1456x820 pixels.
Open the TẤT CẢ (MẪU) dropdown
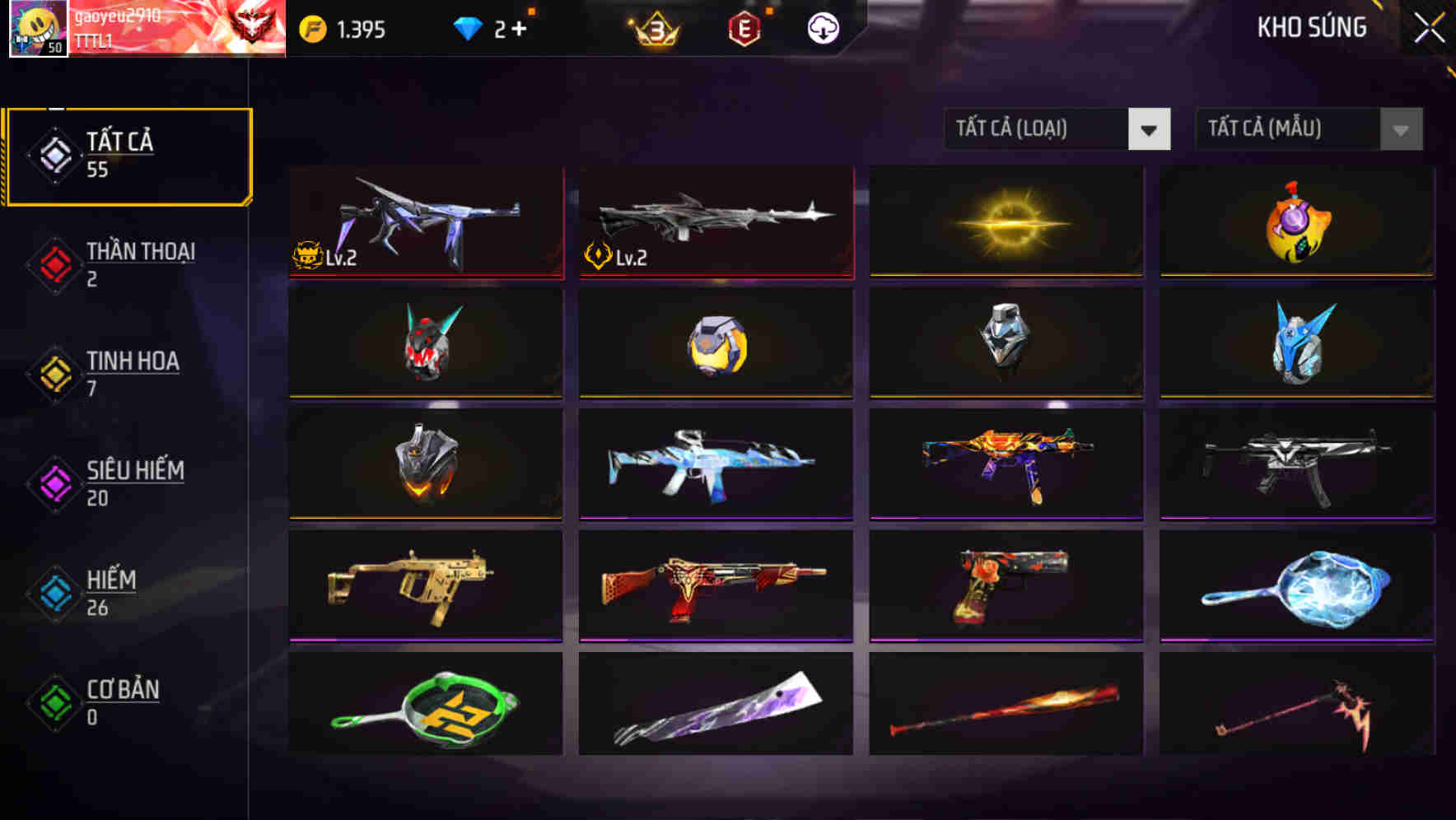coord(1289,129)
